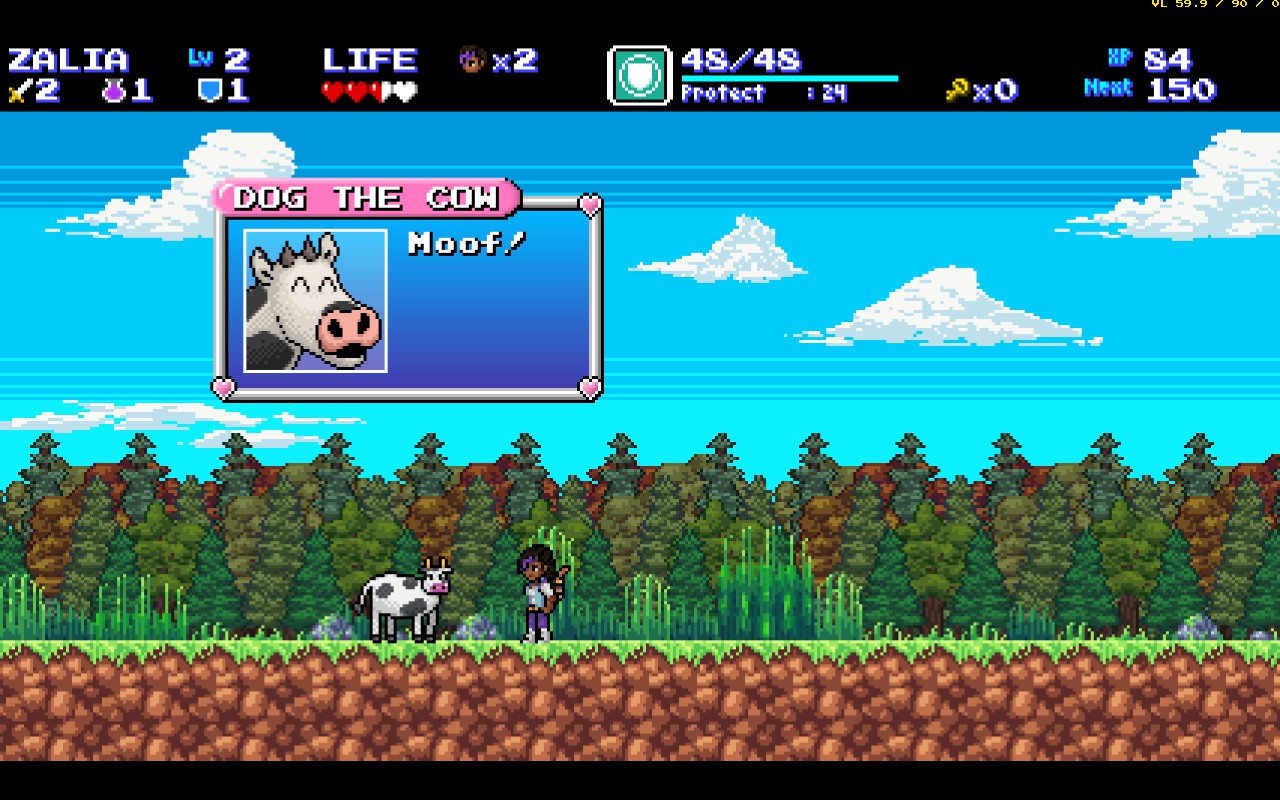Click Zalia's face lives icon
Viewport: 1280px width, 800px height.
point(471,60)
